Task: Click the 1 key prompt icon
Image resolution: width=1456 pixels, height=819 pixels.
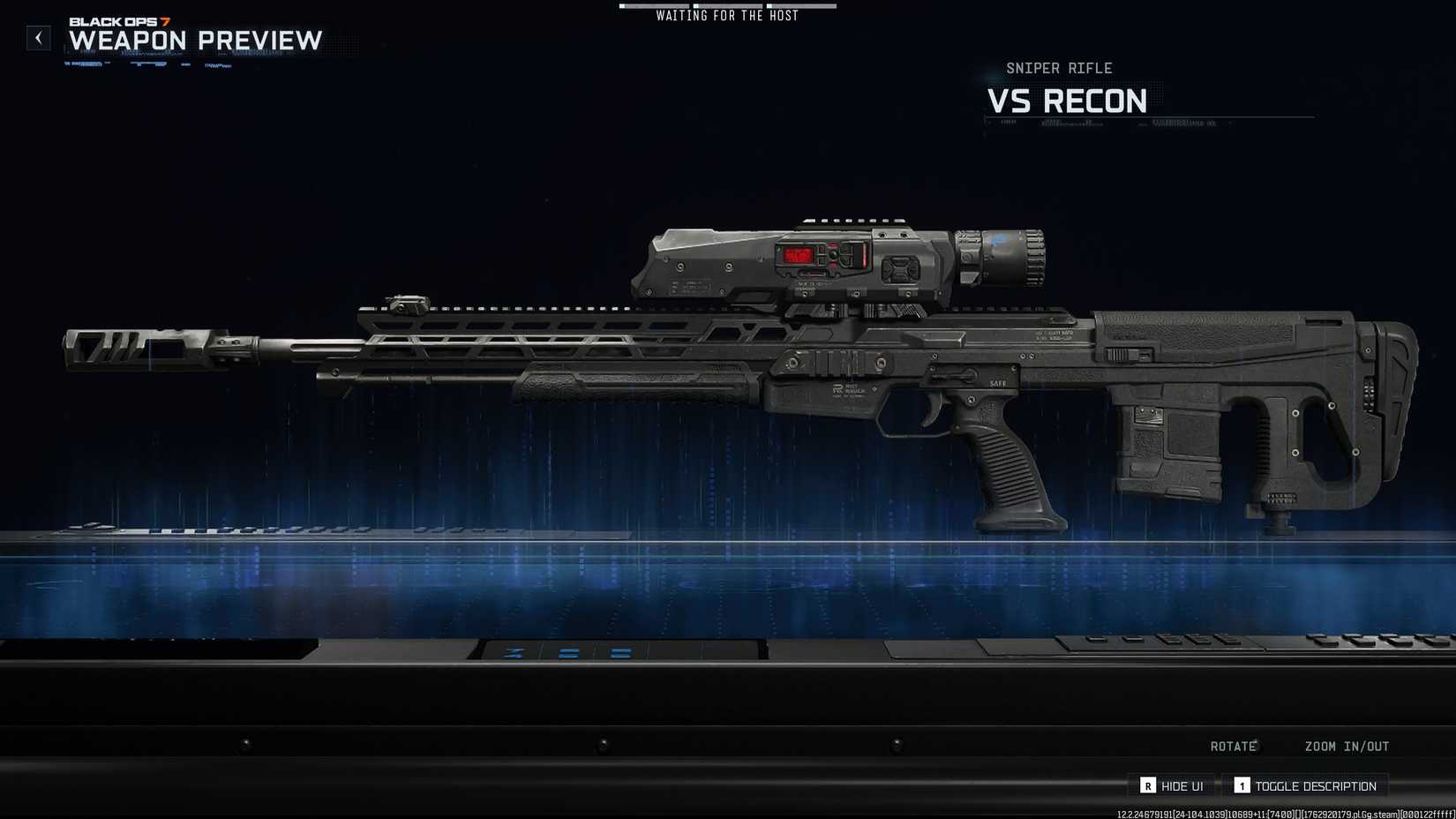Action: click(1242, 785)
